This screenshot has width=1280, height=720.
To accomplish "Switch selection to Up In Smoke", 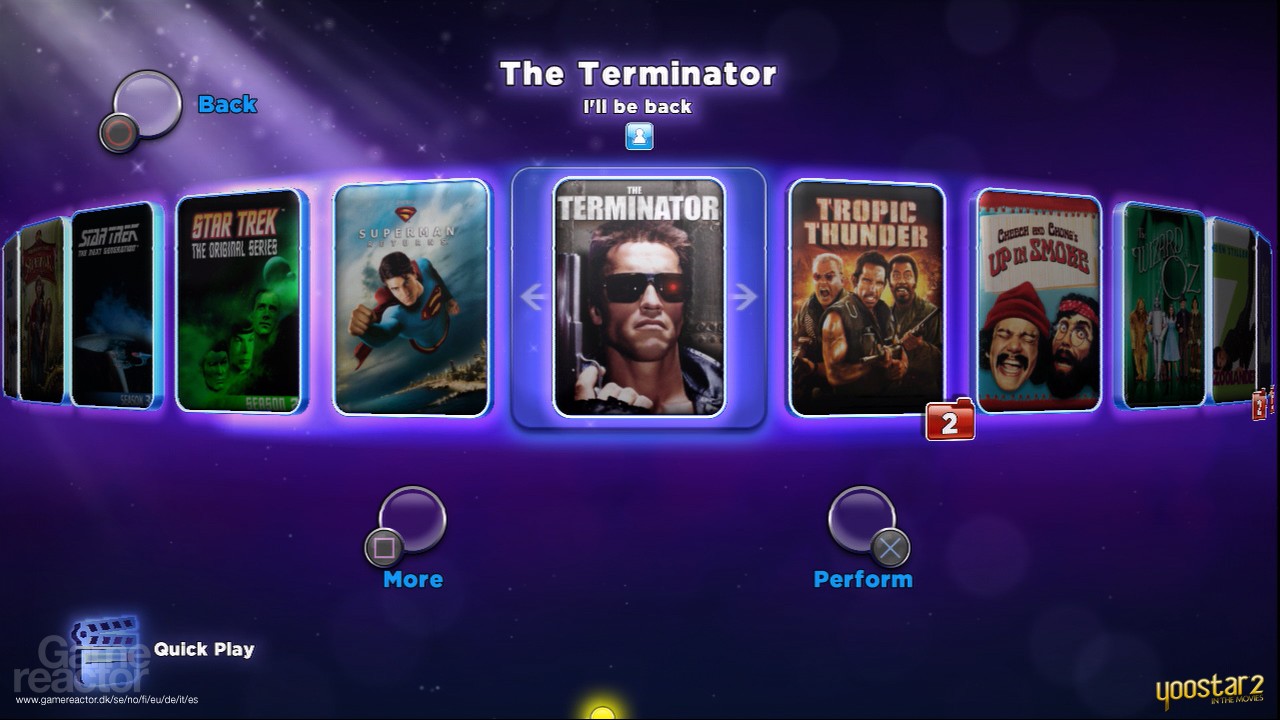I will (1037, 300).
